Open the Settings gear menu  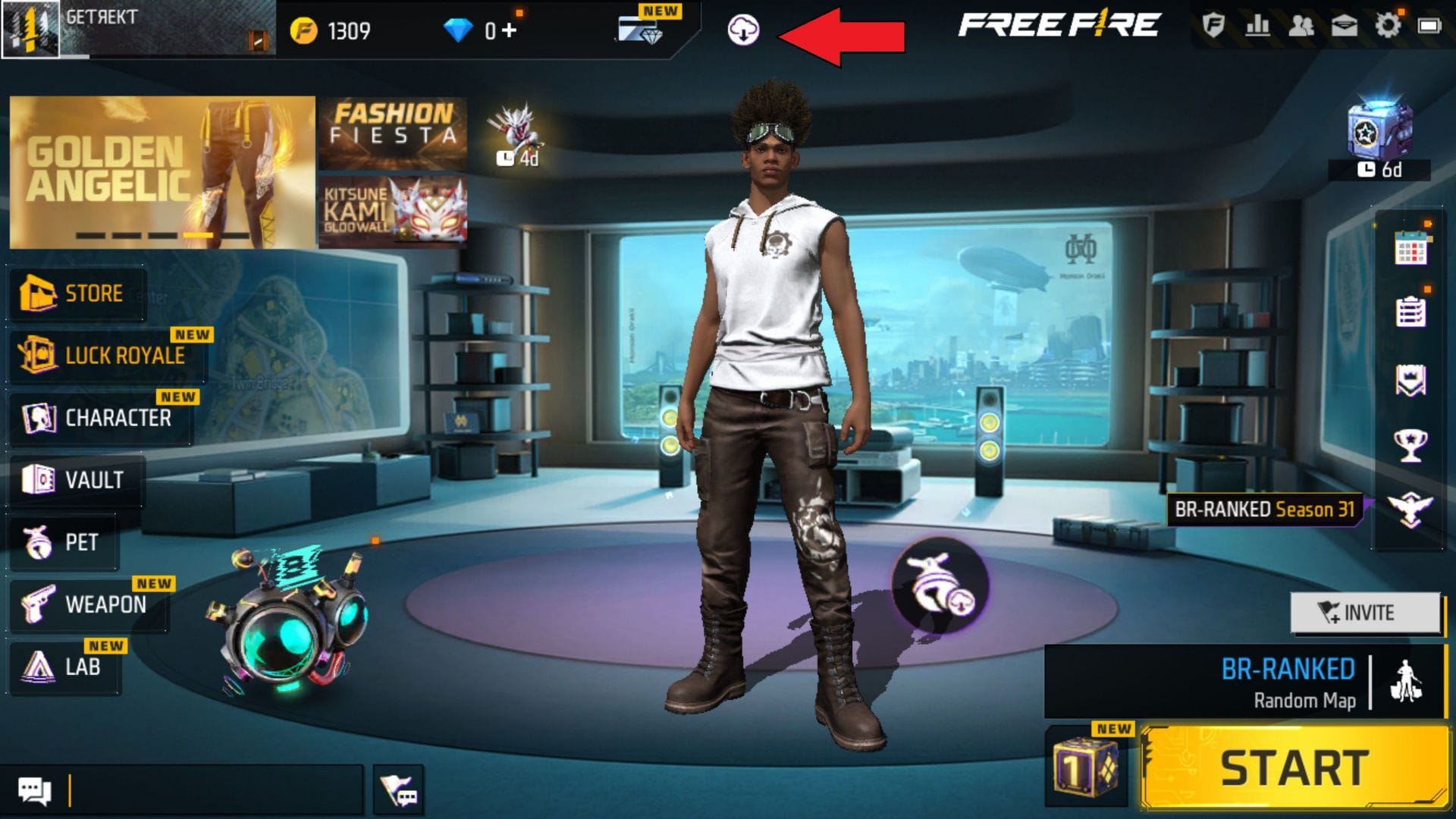[x=1388, y=25]
